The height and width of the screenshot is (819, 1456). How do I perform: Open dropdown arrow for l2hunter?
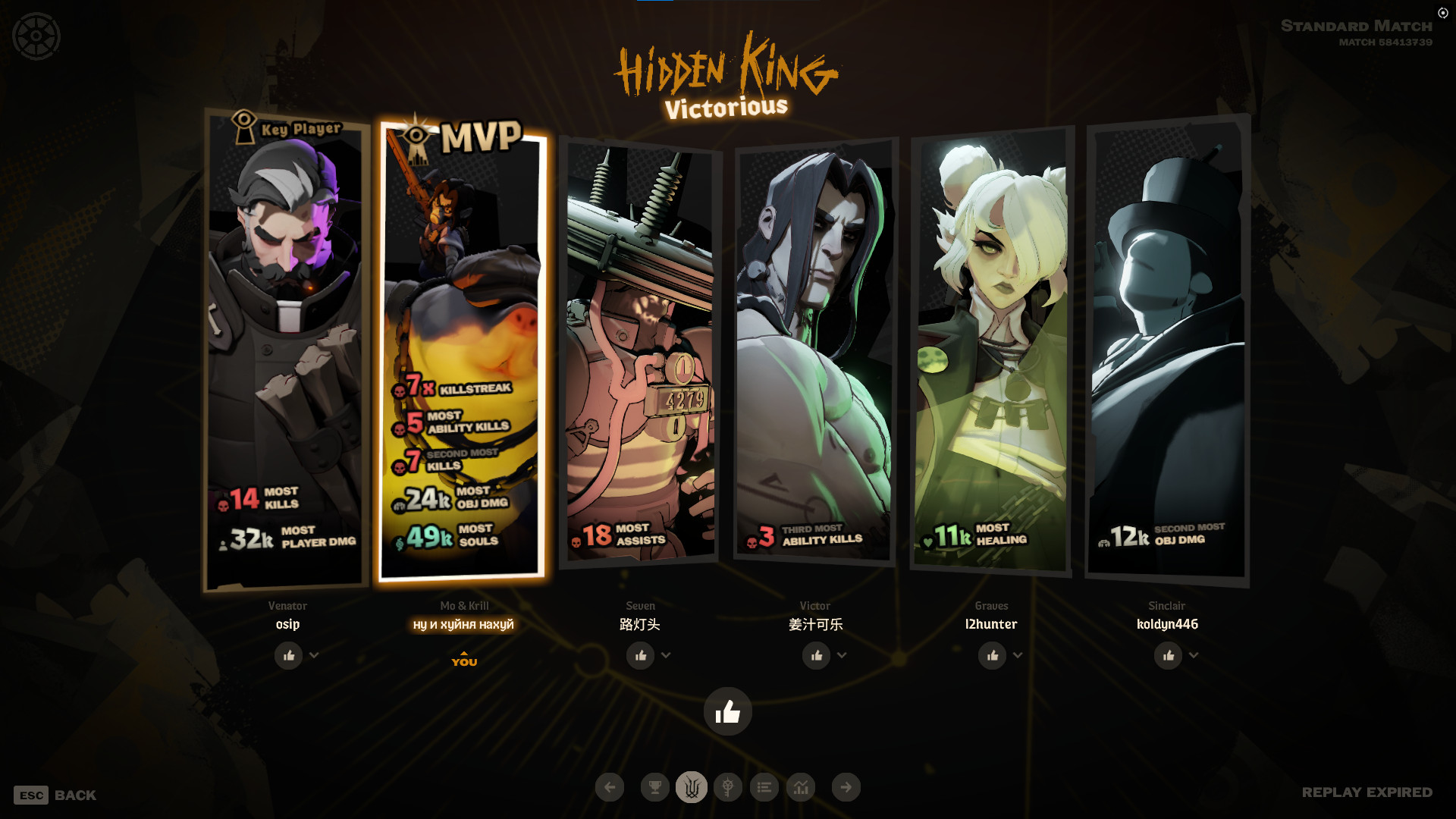point(1018,655)
